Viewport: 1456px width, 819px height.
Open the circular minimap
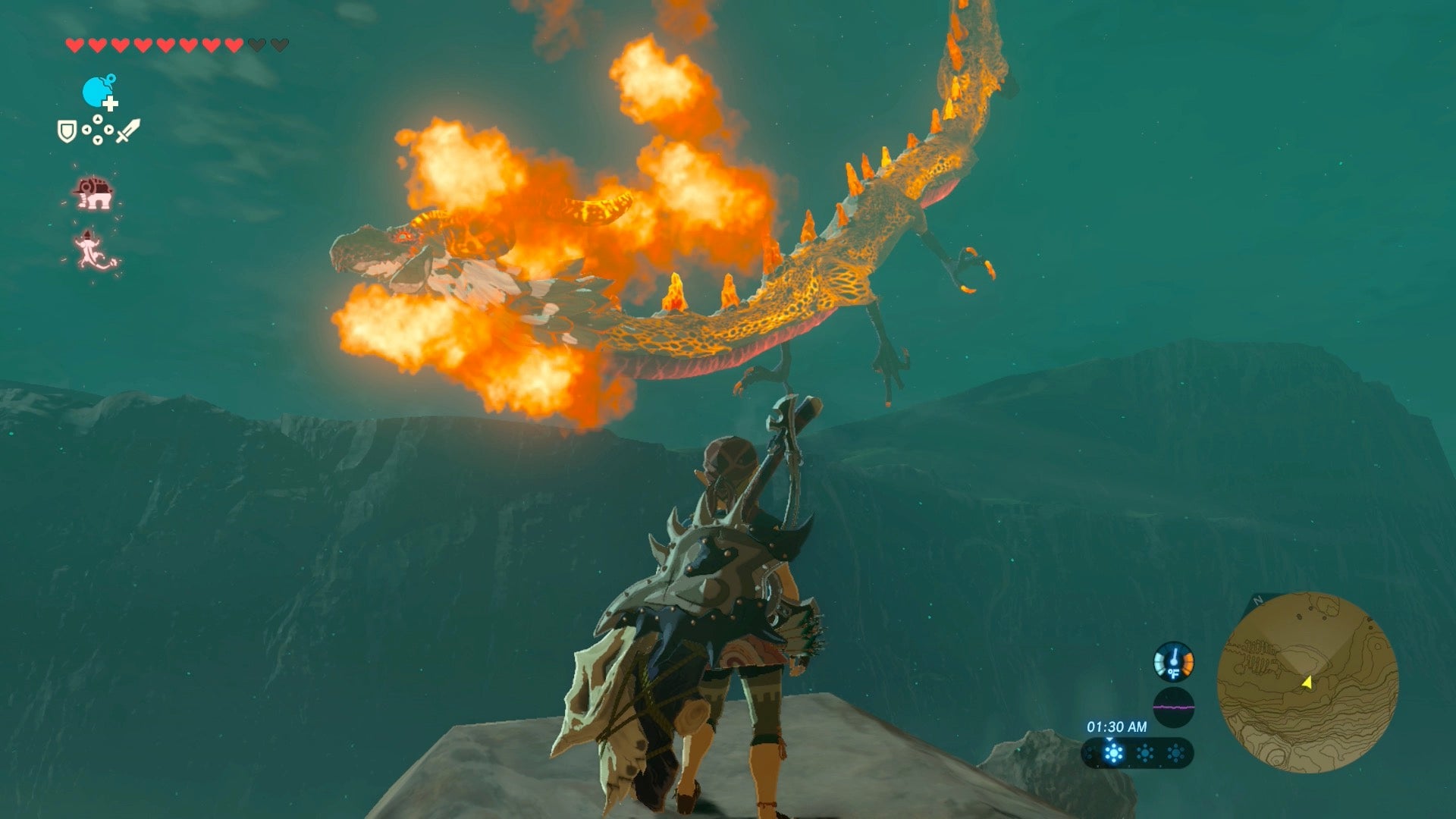pos(1307,682)
